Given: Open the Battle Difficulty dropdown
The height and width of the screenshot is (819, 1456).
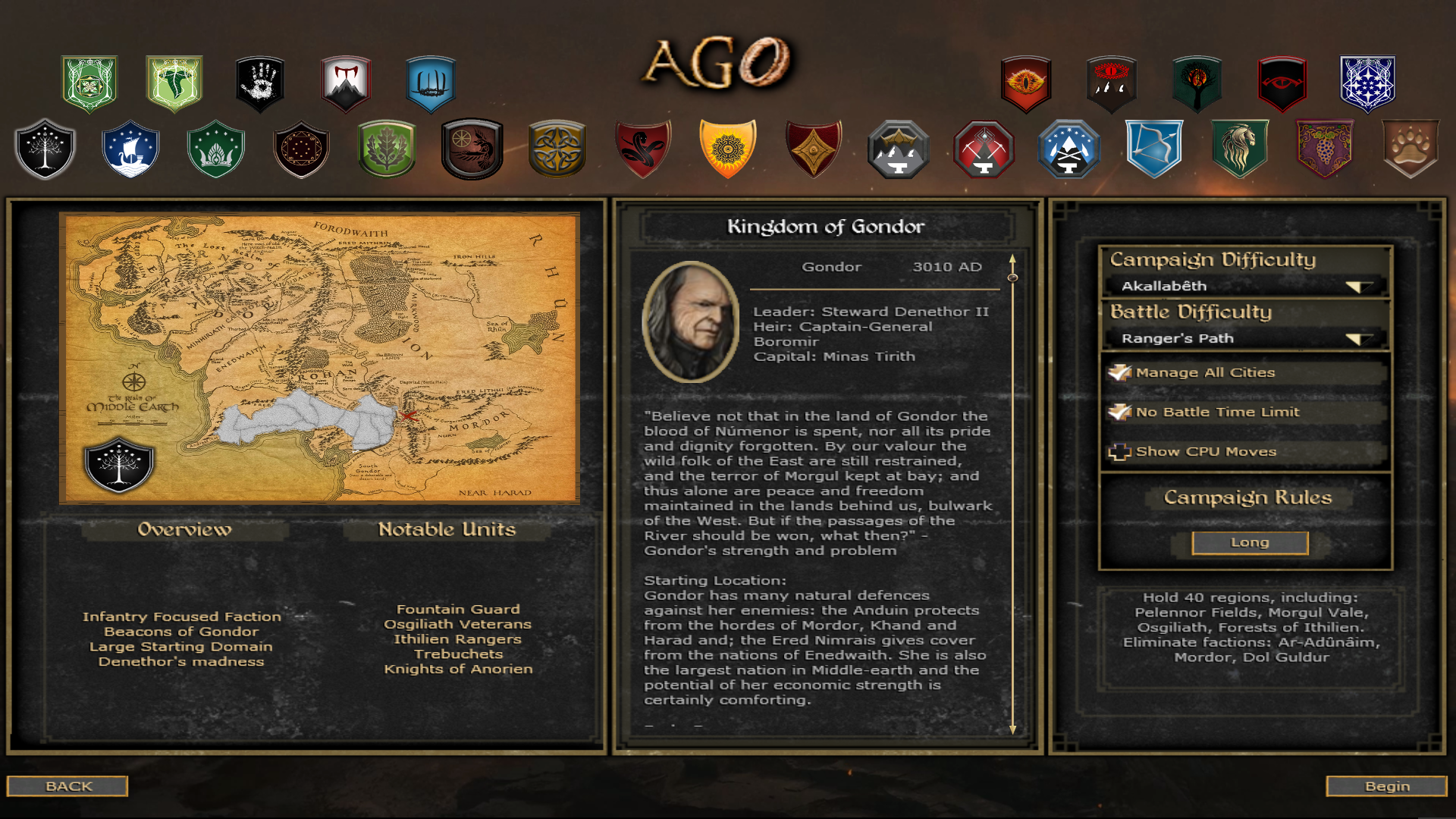Looking at the screenshot, I should (1359, 338).
